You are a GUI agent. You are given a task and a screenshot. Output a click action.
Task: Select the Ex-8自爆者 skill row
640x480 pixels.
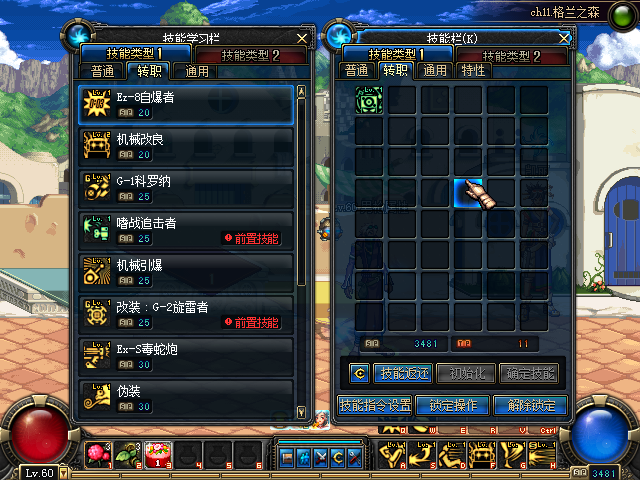point(186,104)
